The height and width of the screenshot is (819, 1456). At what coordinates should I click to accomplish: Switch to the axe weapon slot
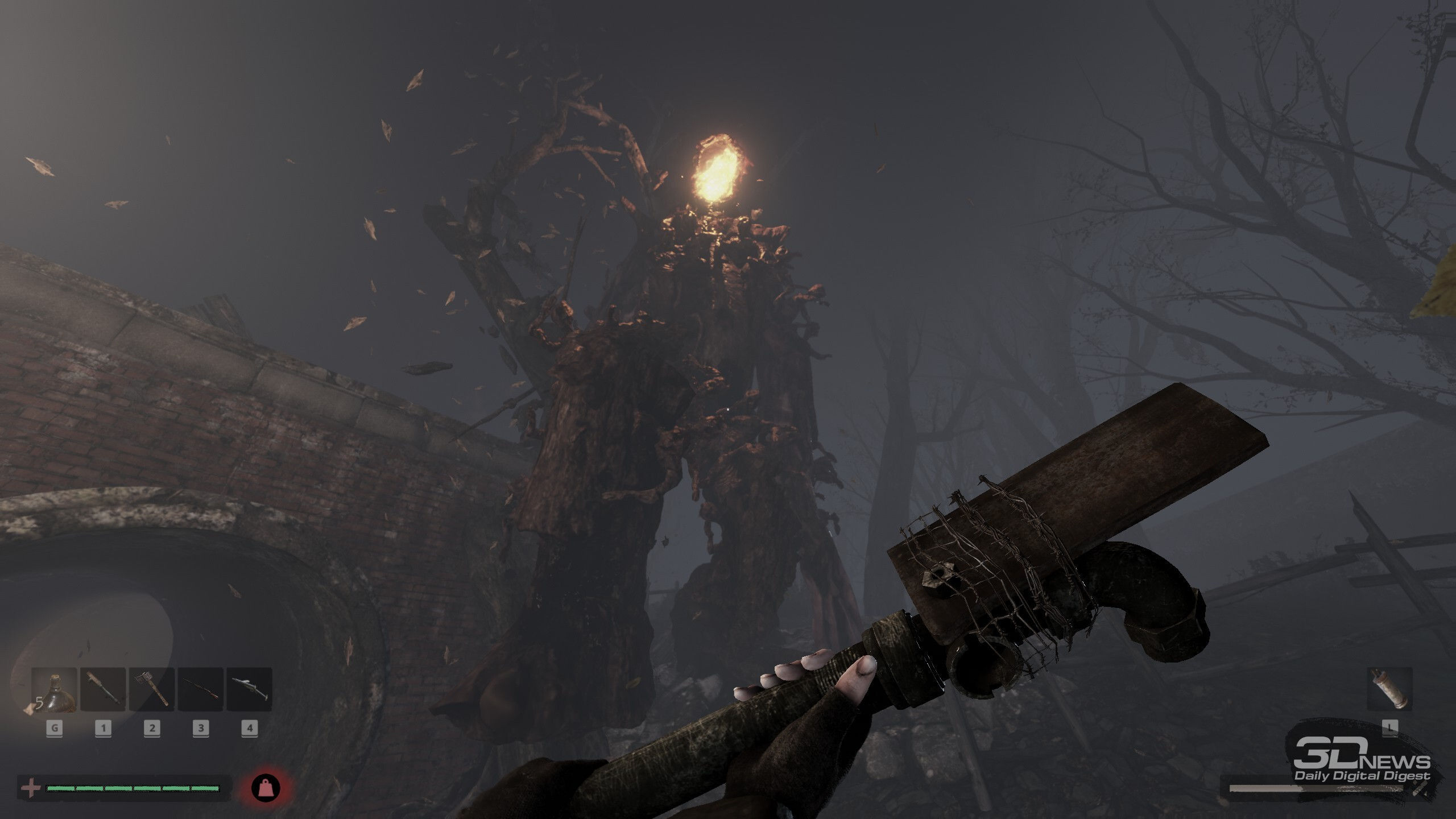pos(152,689)
